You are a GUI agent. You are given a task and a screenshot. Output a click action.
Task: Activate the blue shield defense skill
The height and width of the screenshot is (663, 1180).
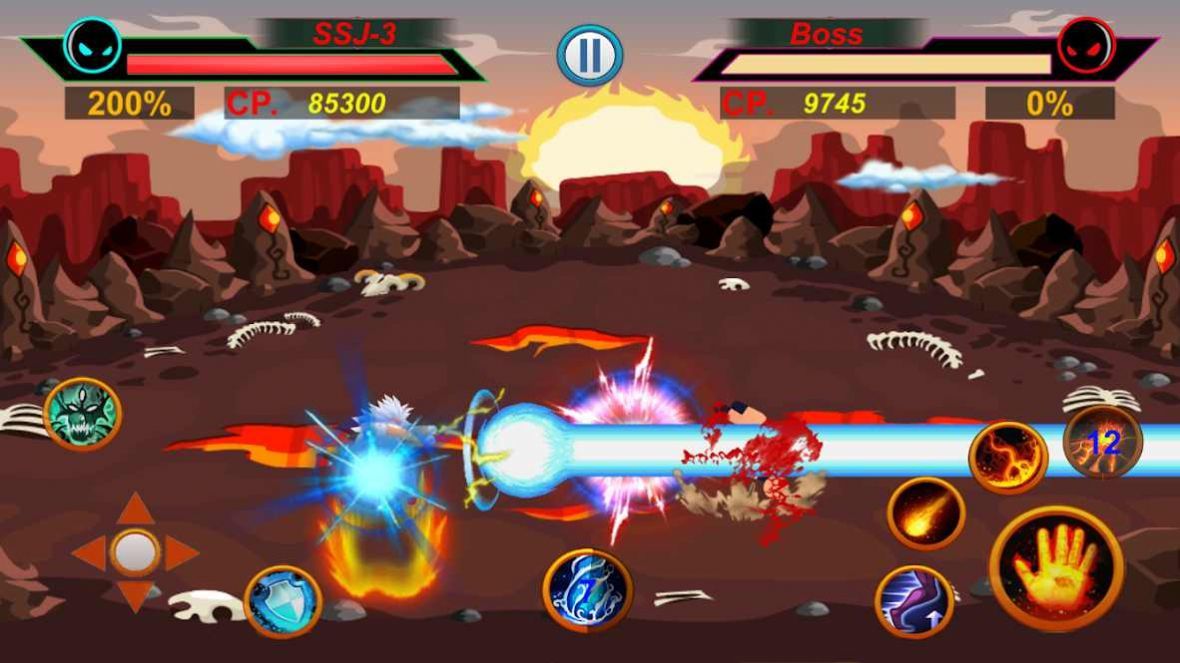point(282,601)
